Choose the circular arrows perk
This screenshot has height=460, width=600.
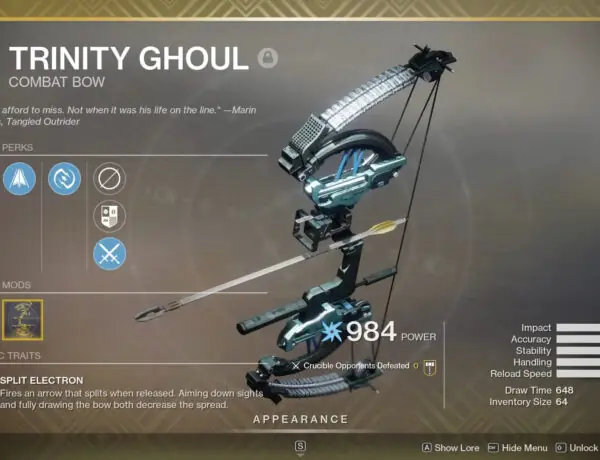pyautogui.click(x=64, y=179)
